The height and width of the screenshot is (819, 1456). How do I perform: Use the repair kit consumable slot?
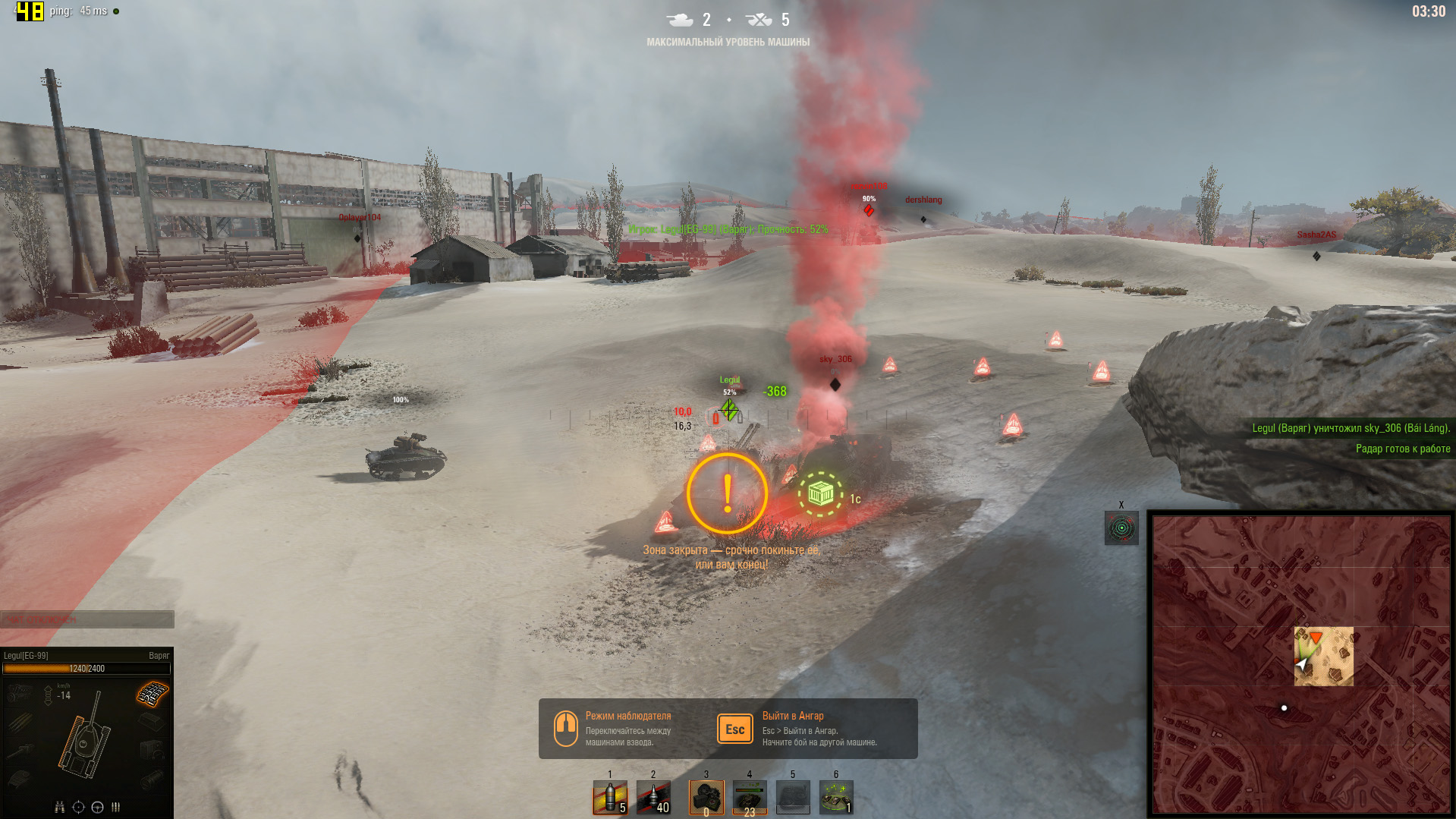click(x=706, y=798)
